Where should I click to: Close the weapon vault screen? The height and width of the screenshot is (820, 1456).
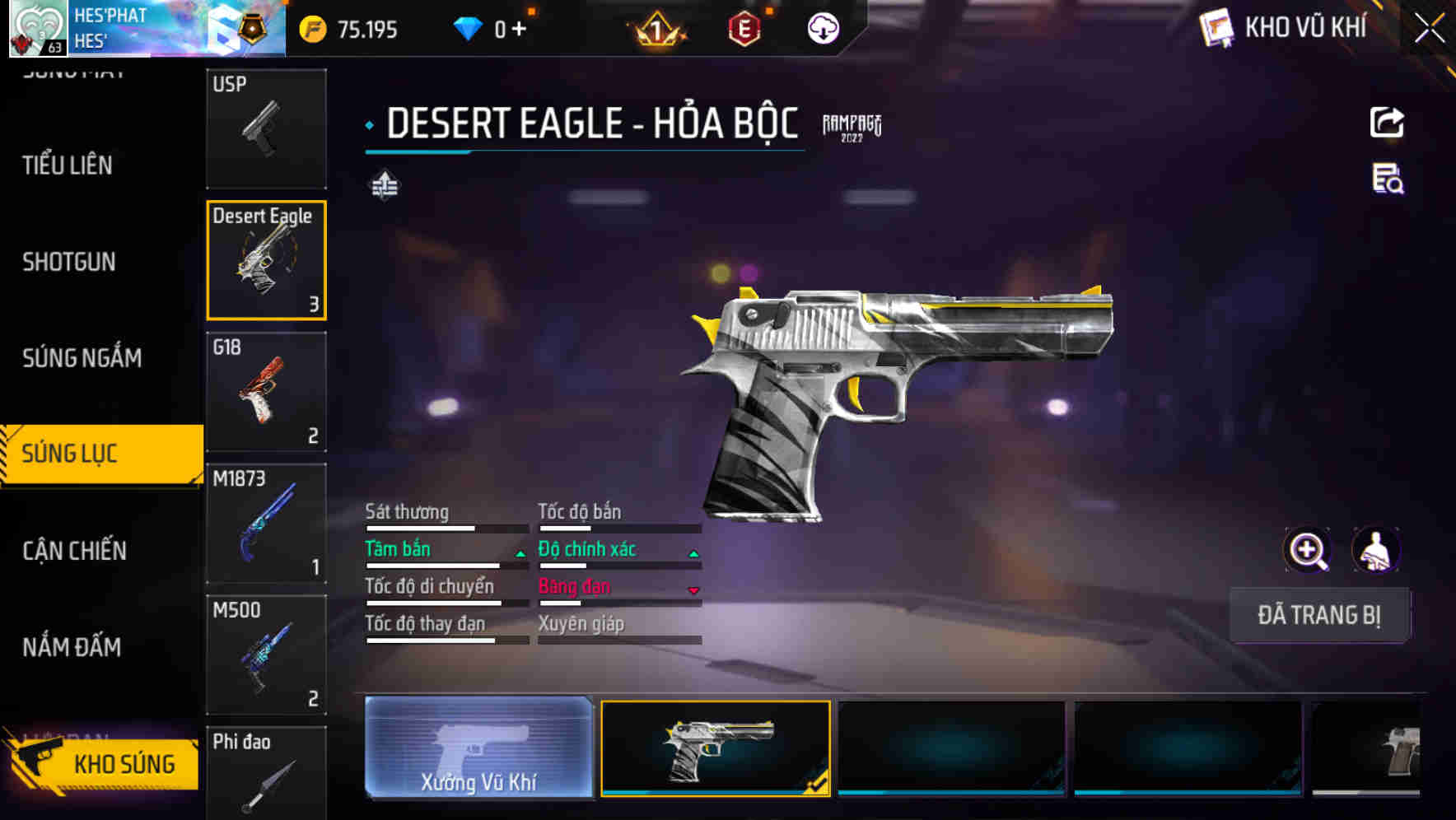point(1429,29)
